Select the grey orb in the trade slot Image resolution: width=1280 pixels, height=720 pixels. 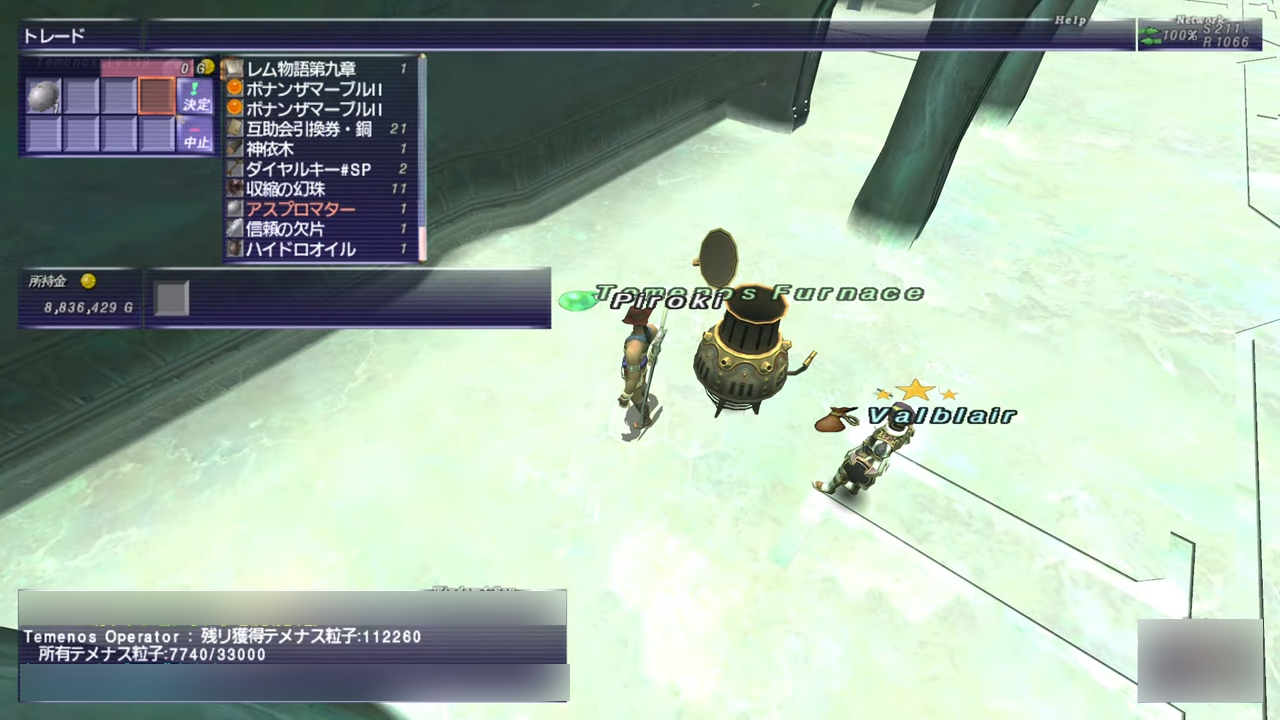point(44,97)
